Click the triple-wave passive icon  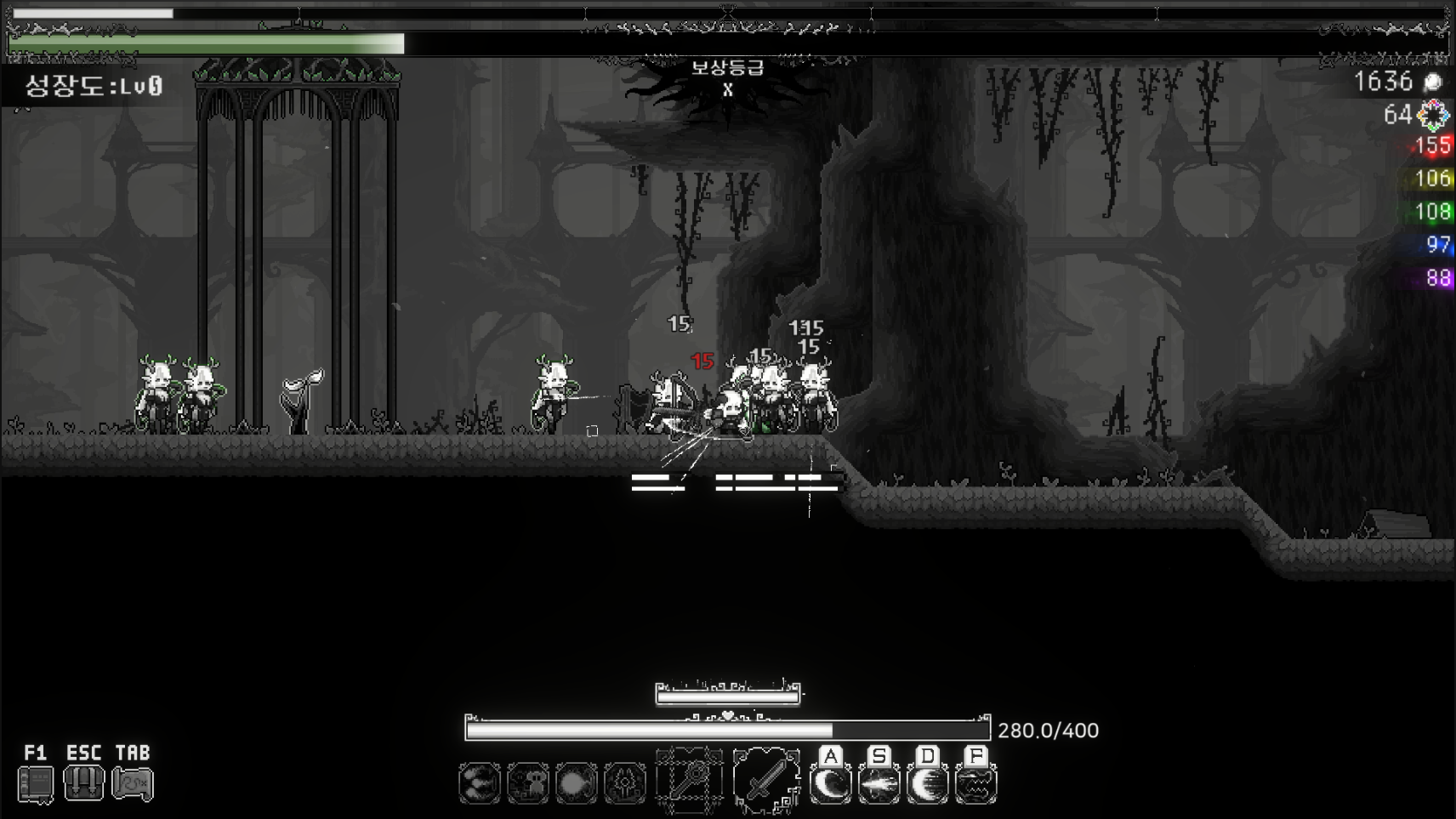coord(480,783)
